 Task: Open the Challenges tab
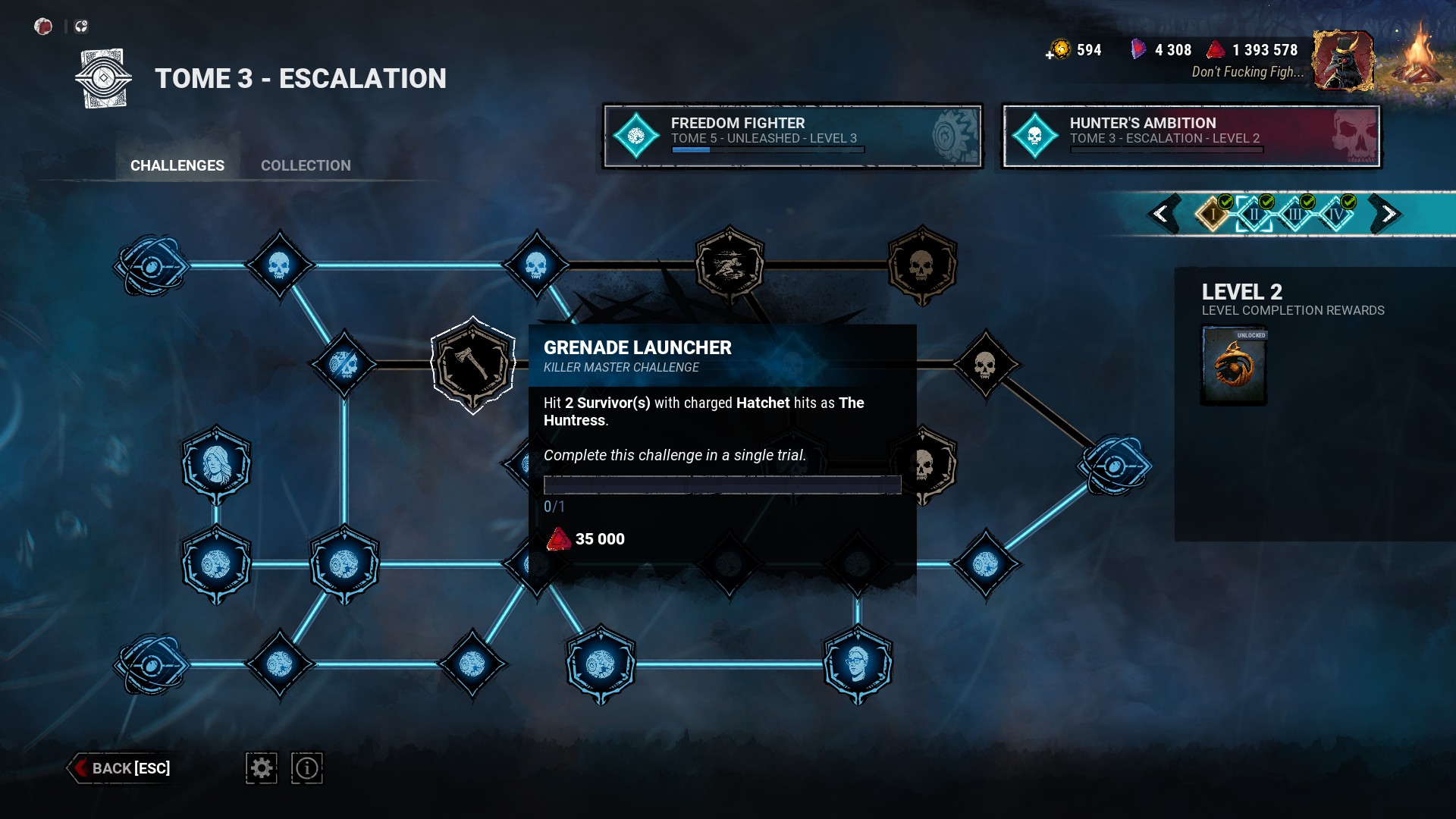tap(177, 165)
